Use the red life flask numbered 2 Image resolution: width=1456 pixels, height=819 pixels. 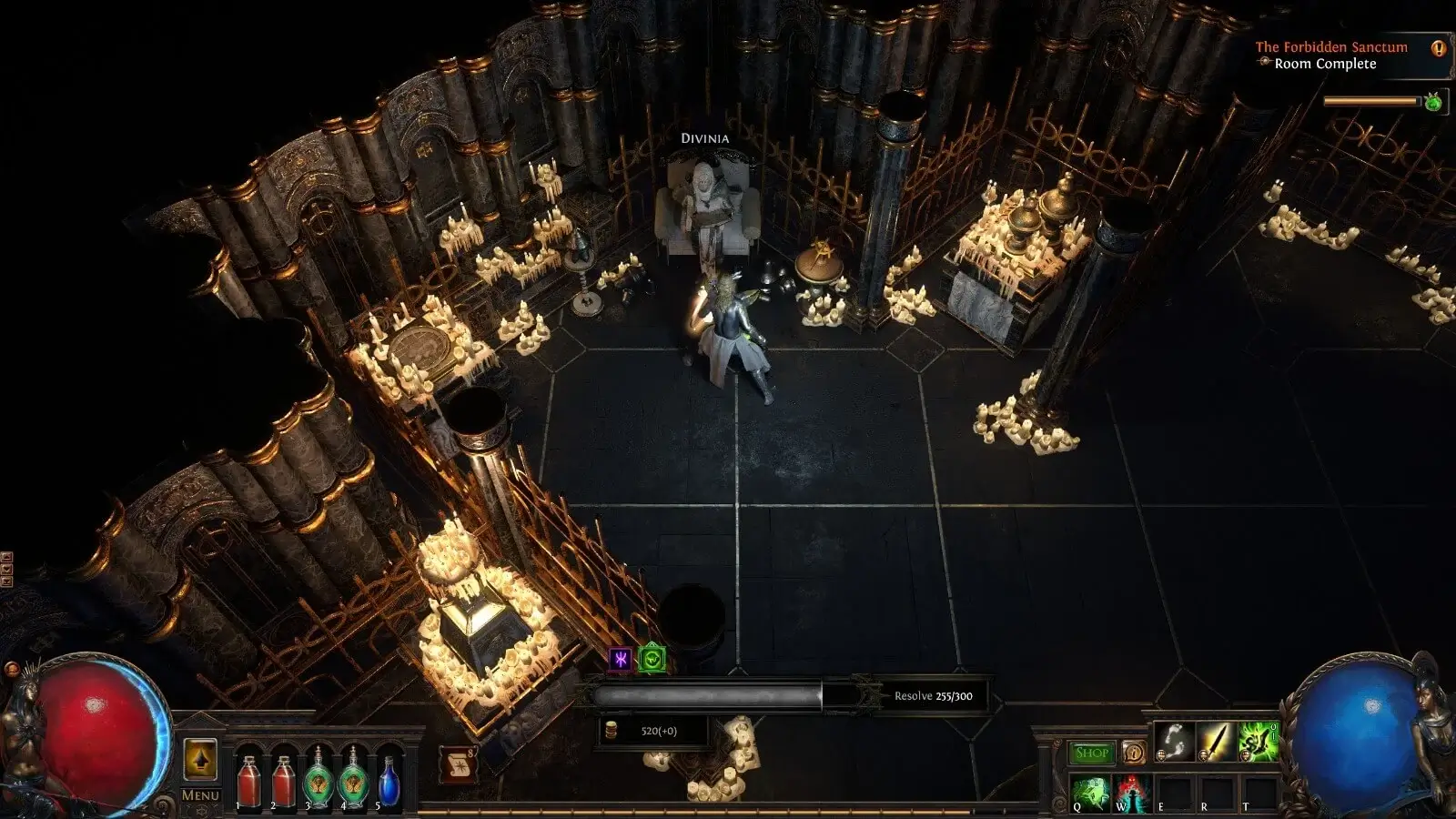[x=283, y=781]
